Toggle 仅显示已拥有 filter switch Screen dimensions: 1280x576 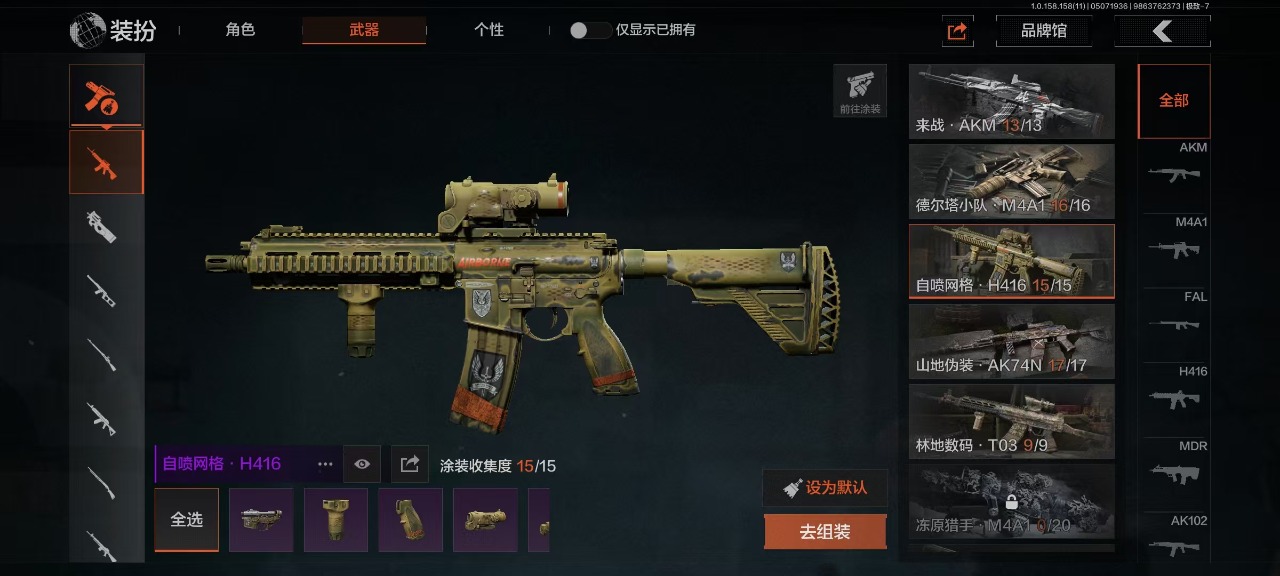click(x=590, y=30)
